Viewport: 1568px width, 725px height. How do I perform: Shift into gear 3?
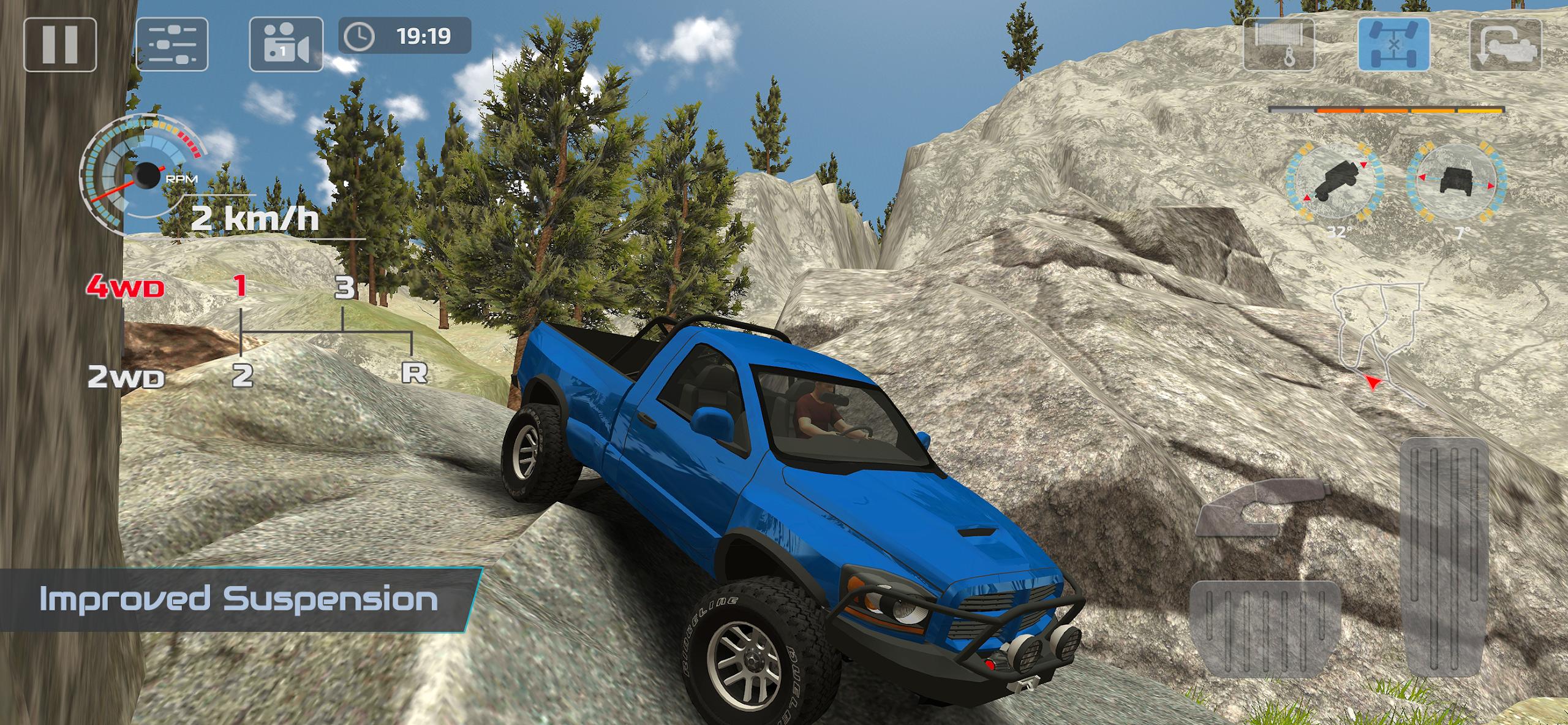345,287
